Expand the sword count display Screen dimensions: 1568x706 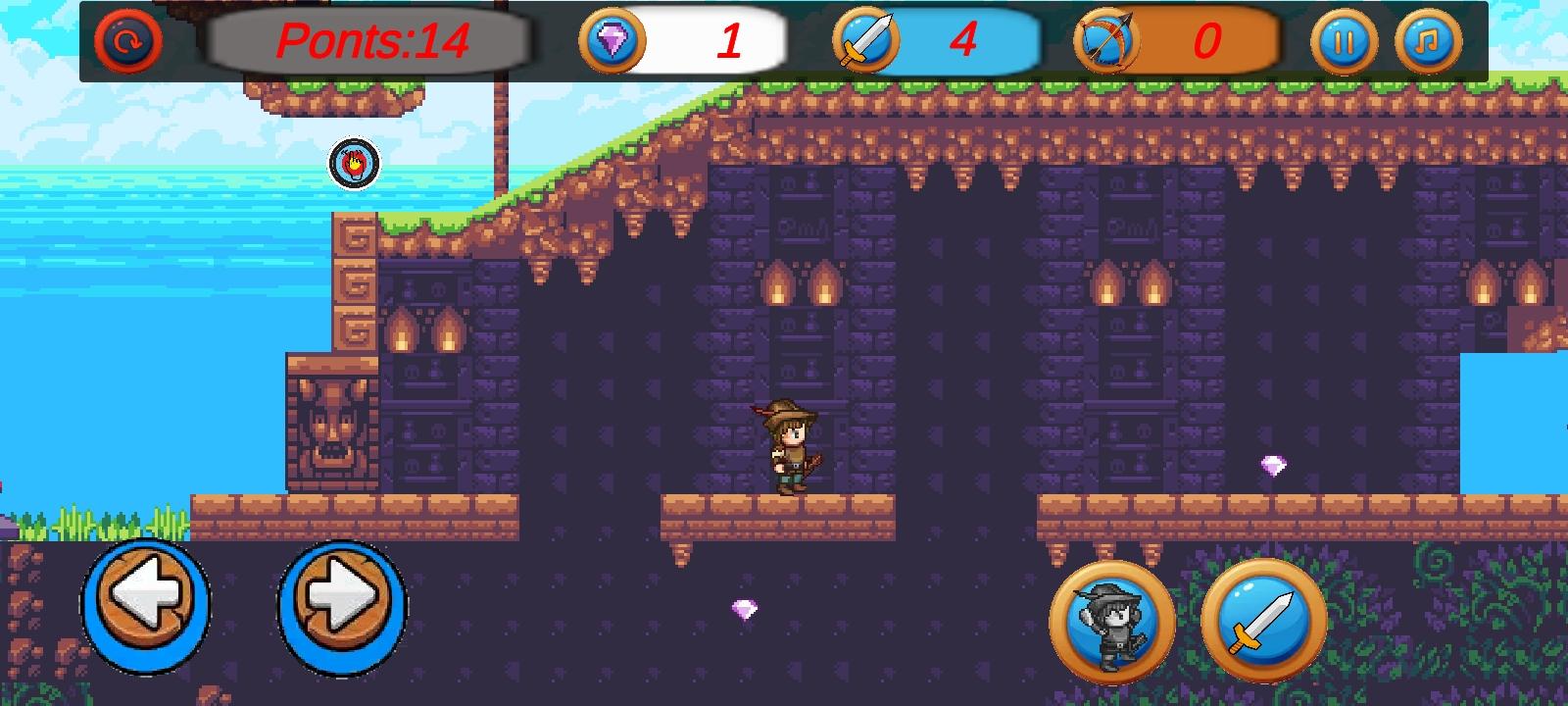pyautogui.click(x=965, y=41)
